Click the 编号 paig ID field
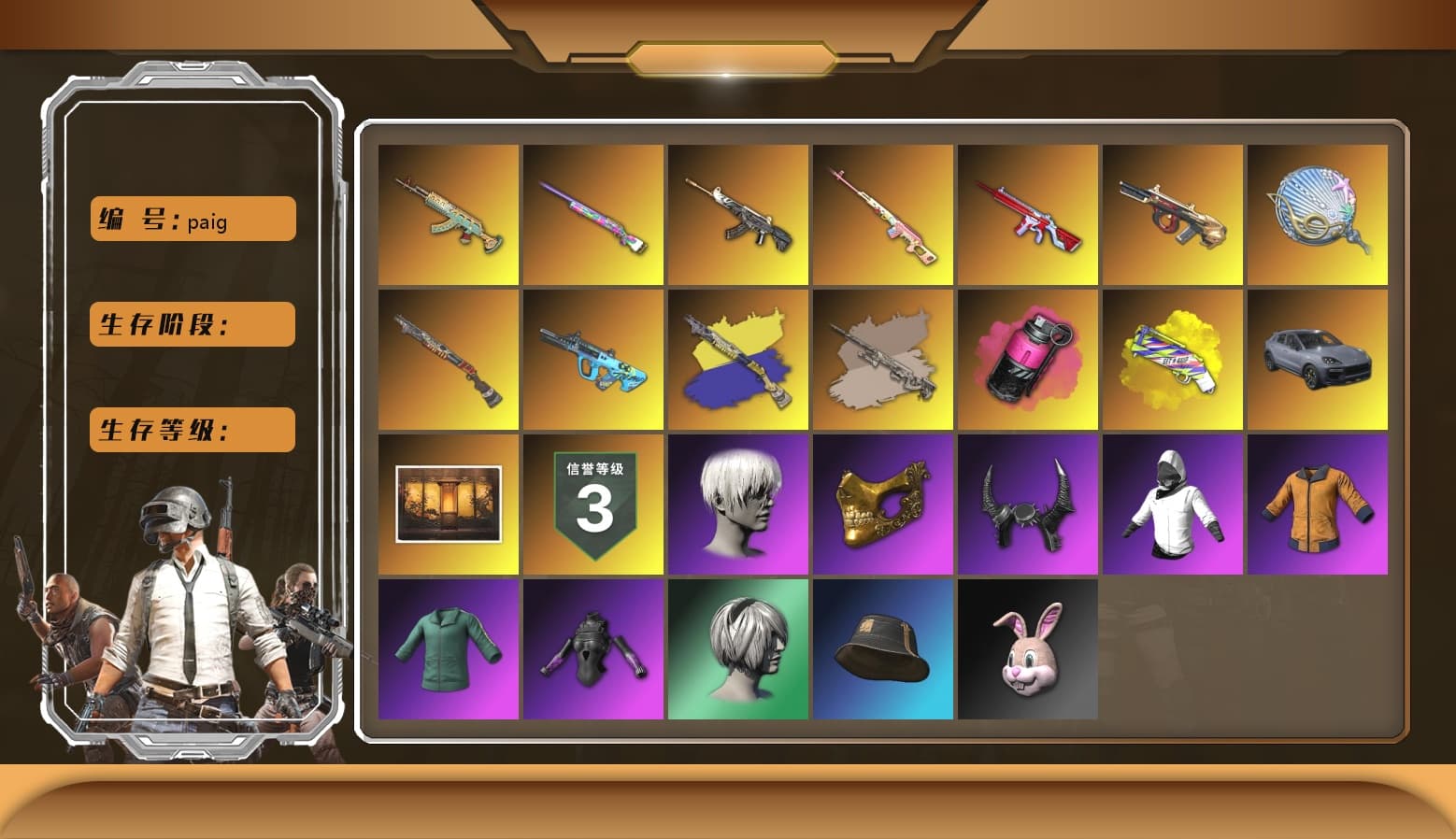Screen dimensions: 1456x839 click(x=192, y=219)
